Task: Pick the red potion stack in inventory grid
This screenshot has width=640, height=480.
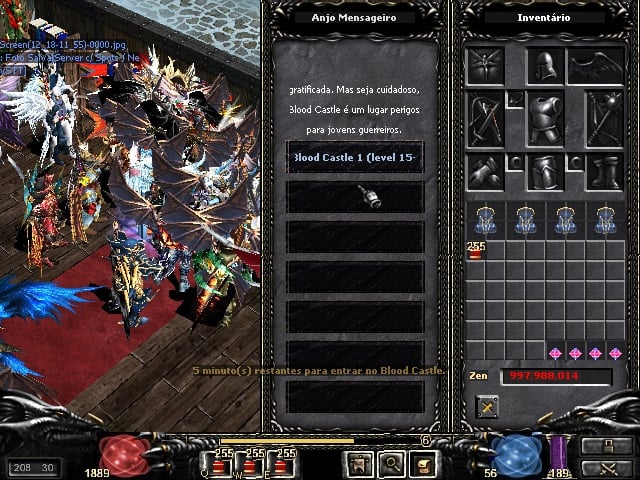Action: [475, 250]
